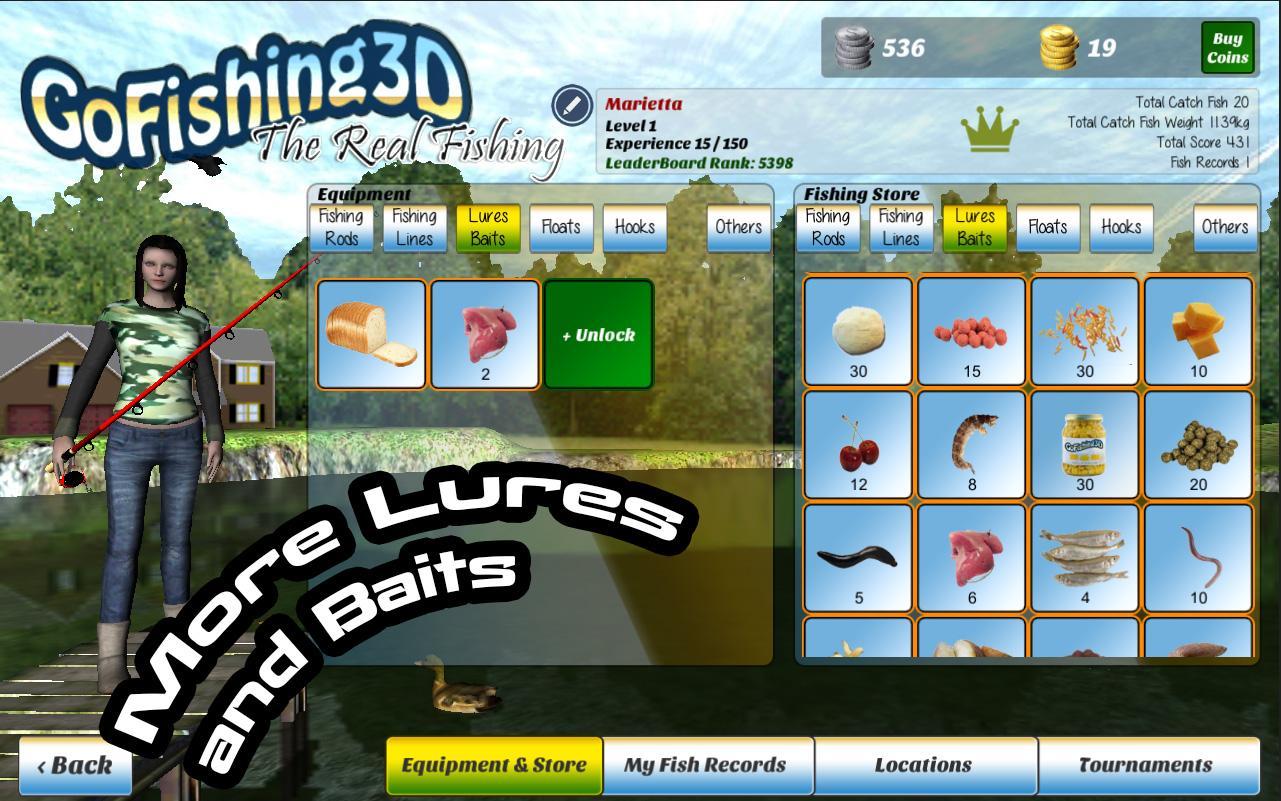The height and width of the screenshot is (801, 1281).
Task: Select the liver bait in your equipment
Action: (486, 333)
